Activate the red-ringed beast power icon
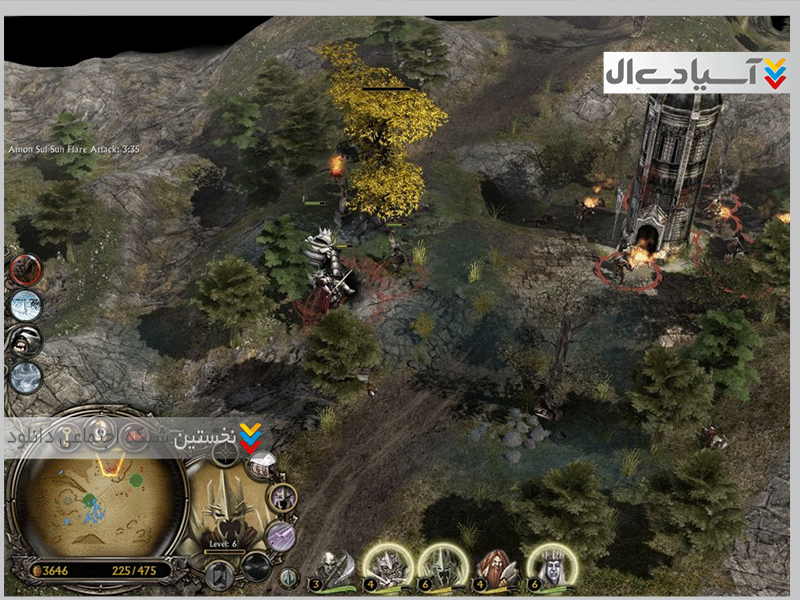Viewport: 800px width, 600px height. tap(26, 269)
